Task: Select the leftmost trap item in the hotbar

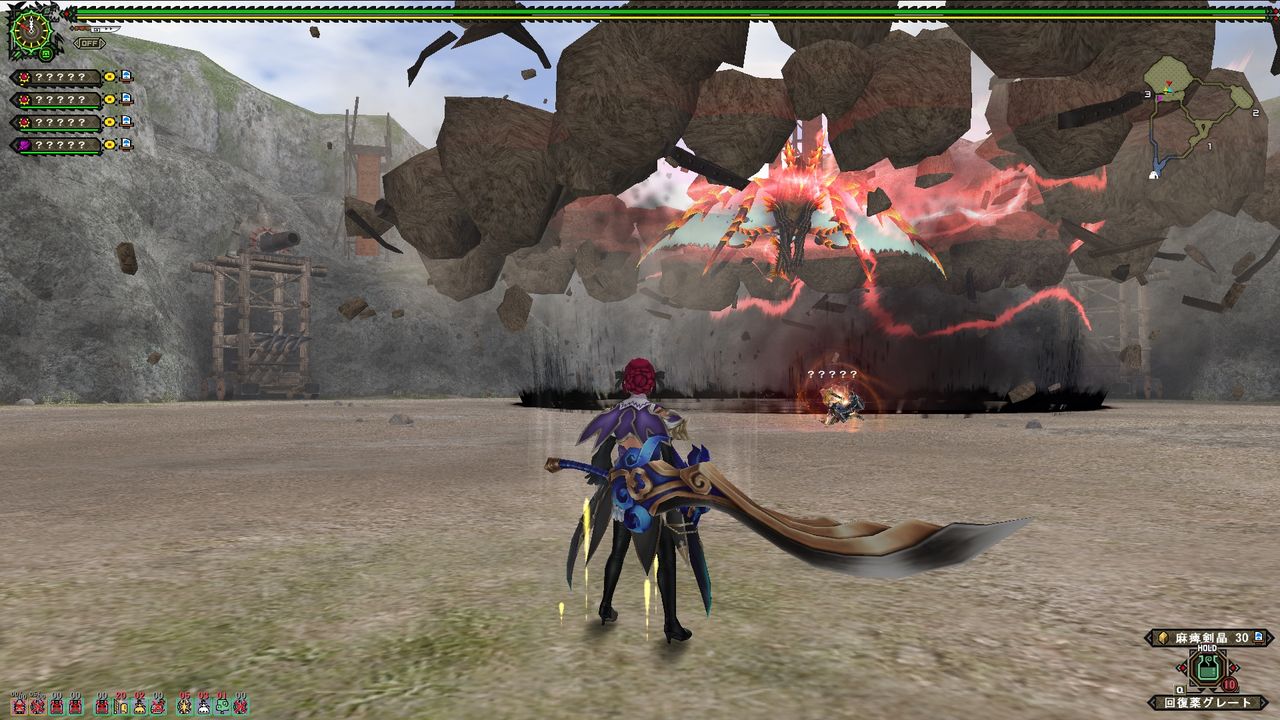Action: pos(18,706)
